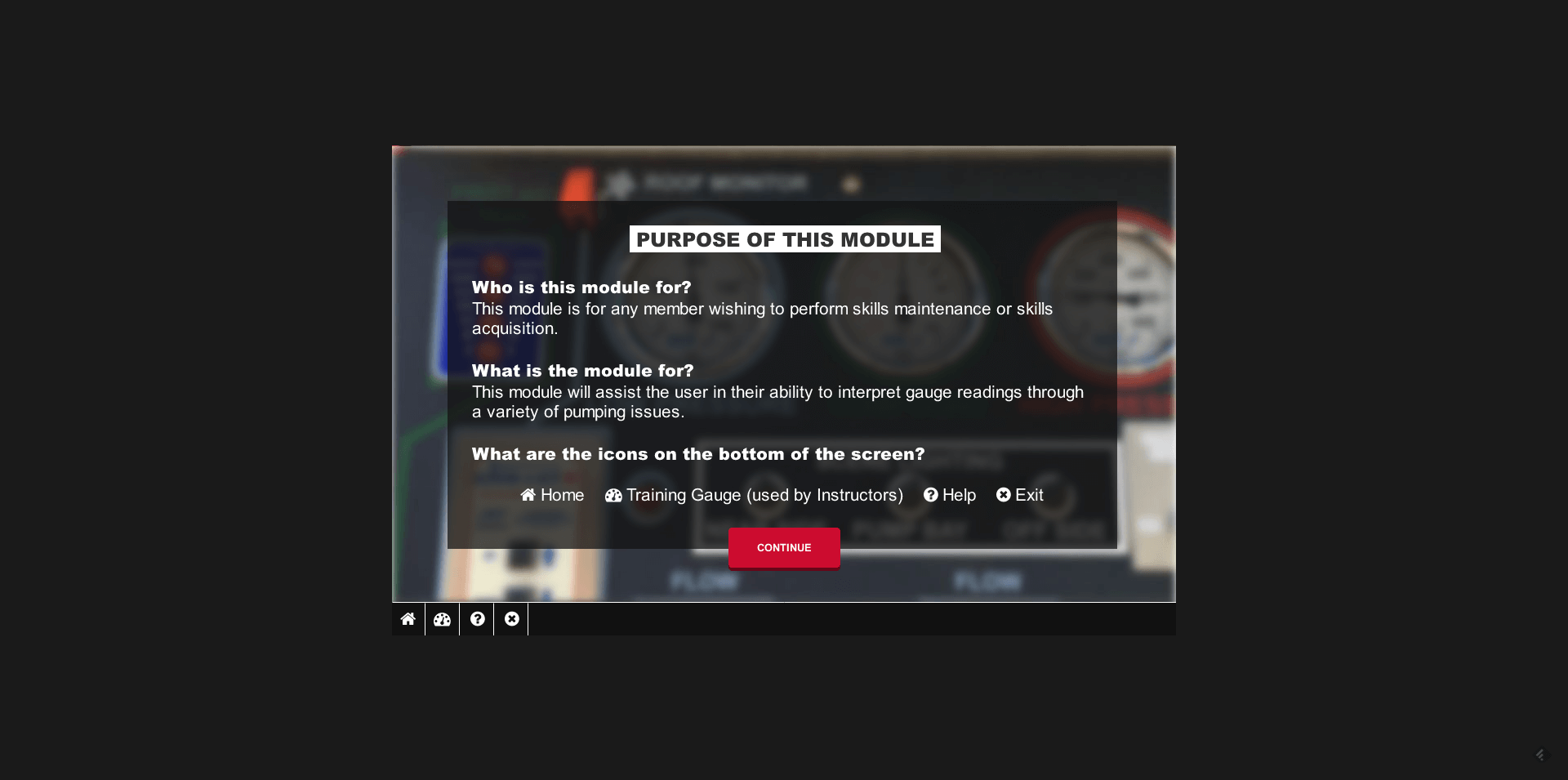
Task: Click the Flutter logo in the bottom-right corner
Action: [x=1542, y=754]
